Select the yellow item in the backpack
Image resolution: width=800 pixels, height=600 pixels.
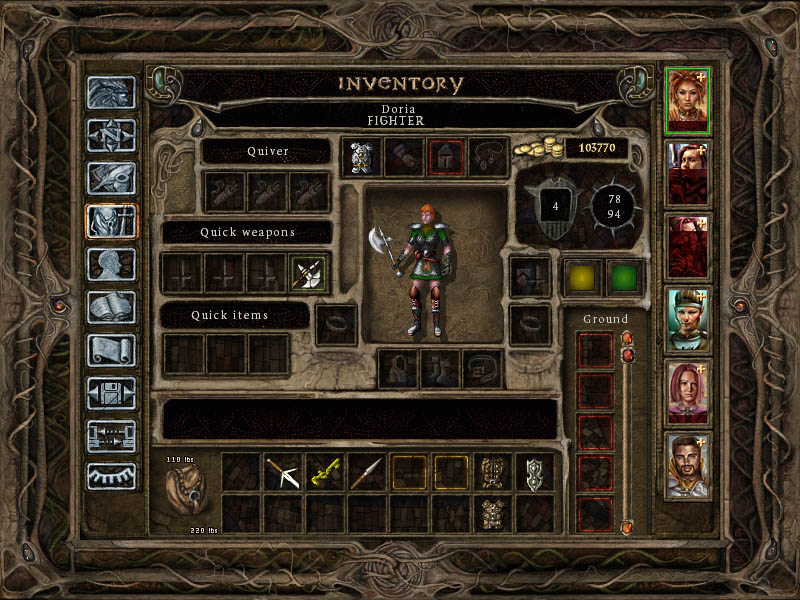(325, 472)
